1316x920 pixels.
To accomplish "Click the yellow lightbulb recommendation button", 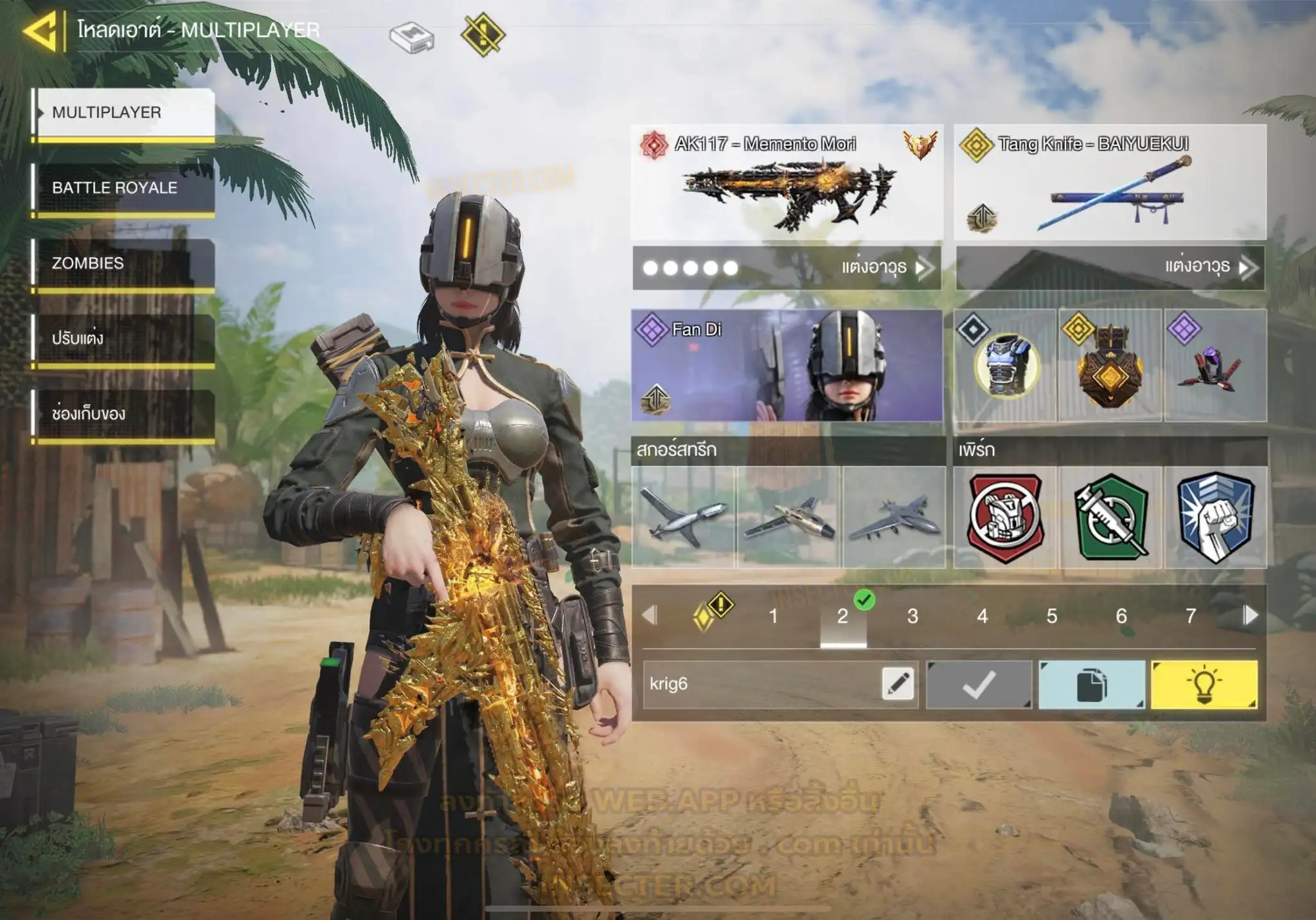I will [1204, 685].
